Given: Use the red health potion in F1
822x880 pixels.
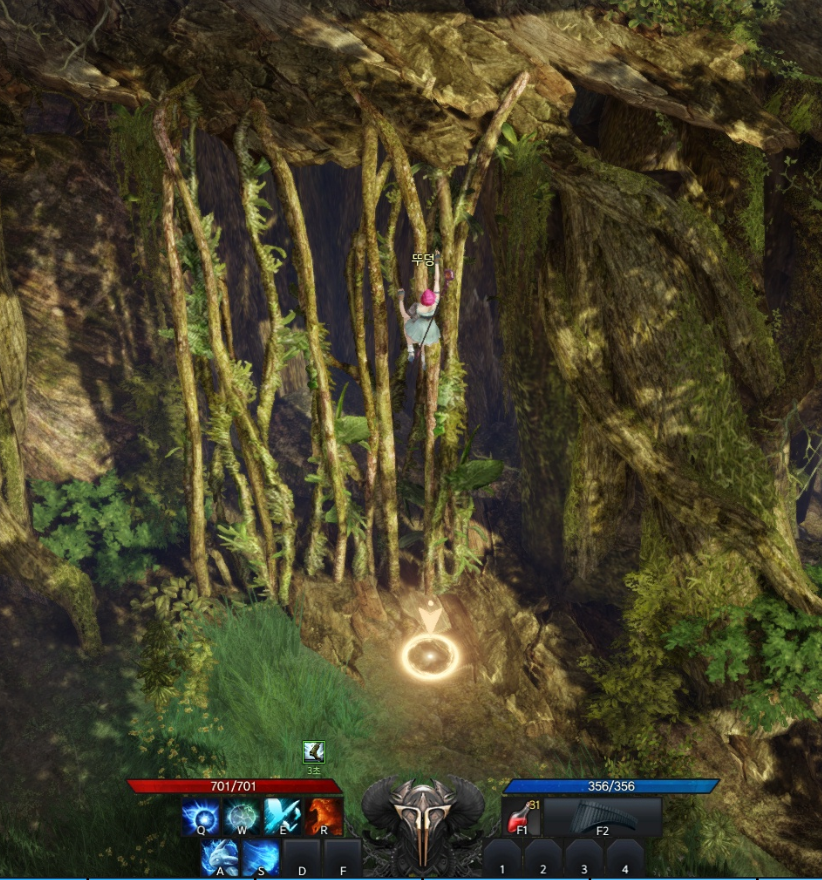Looking at the screenshot, I should pyautogui.click(x=520, y=816).
